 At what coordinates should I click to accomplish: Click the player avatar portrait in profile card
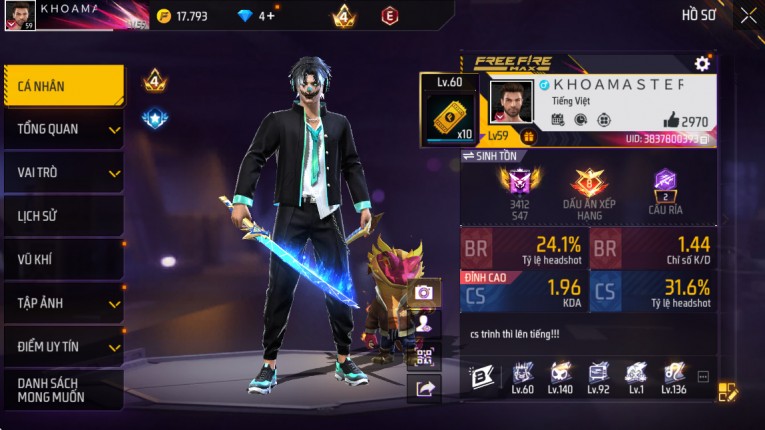(511, 103)
